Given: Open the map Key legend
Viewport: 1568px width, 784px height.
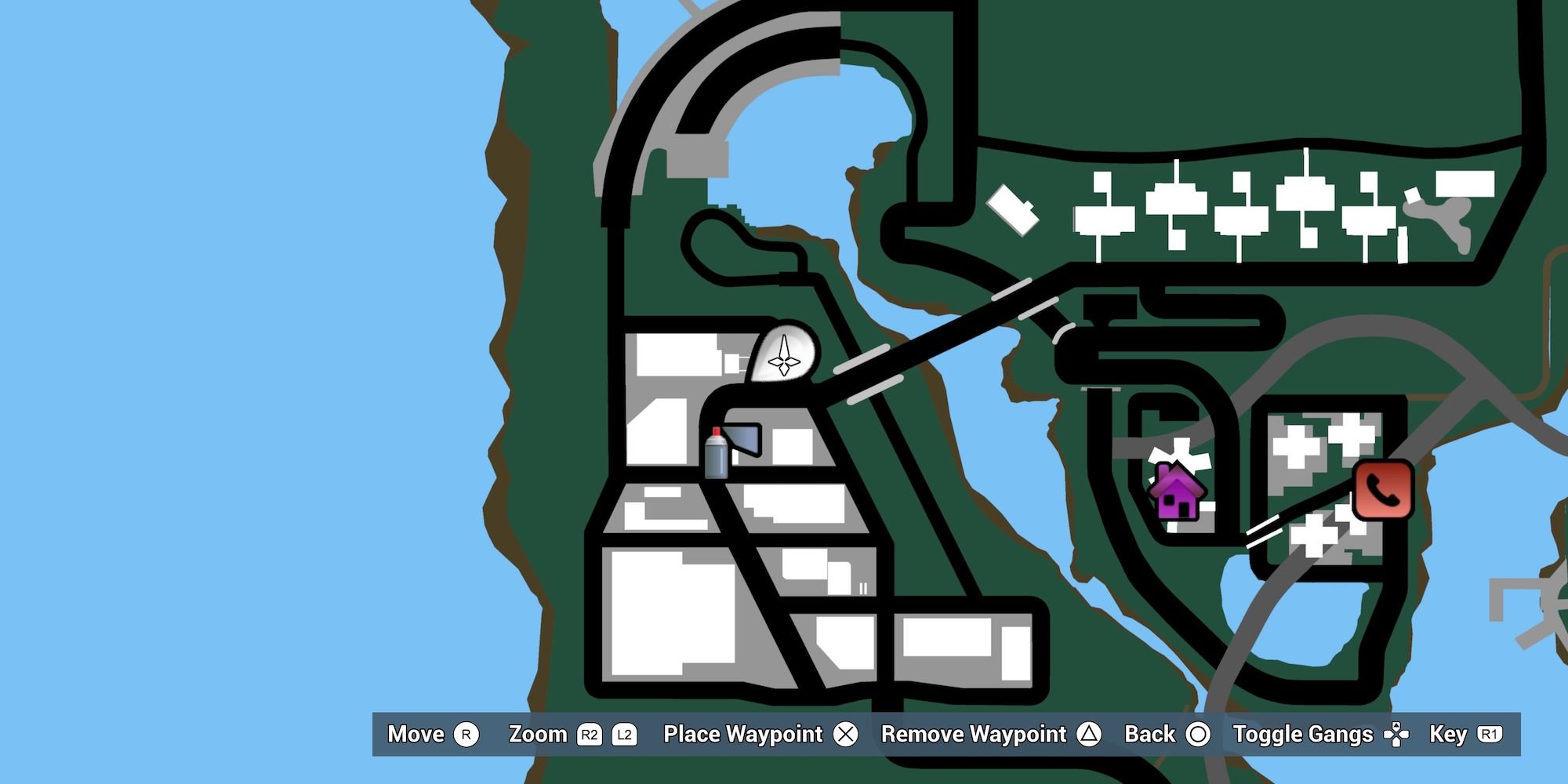Looking at the screenshot, I should coord(1448,735).
